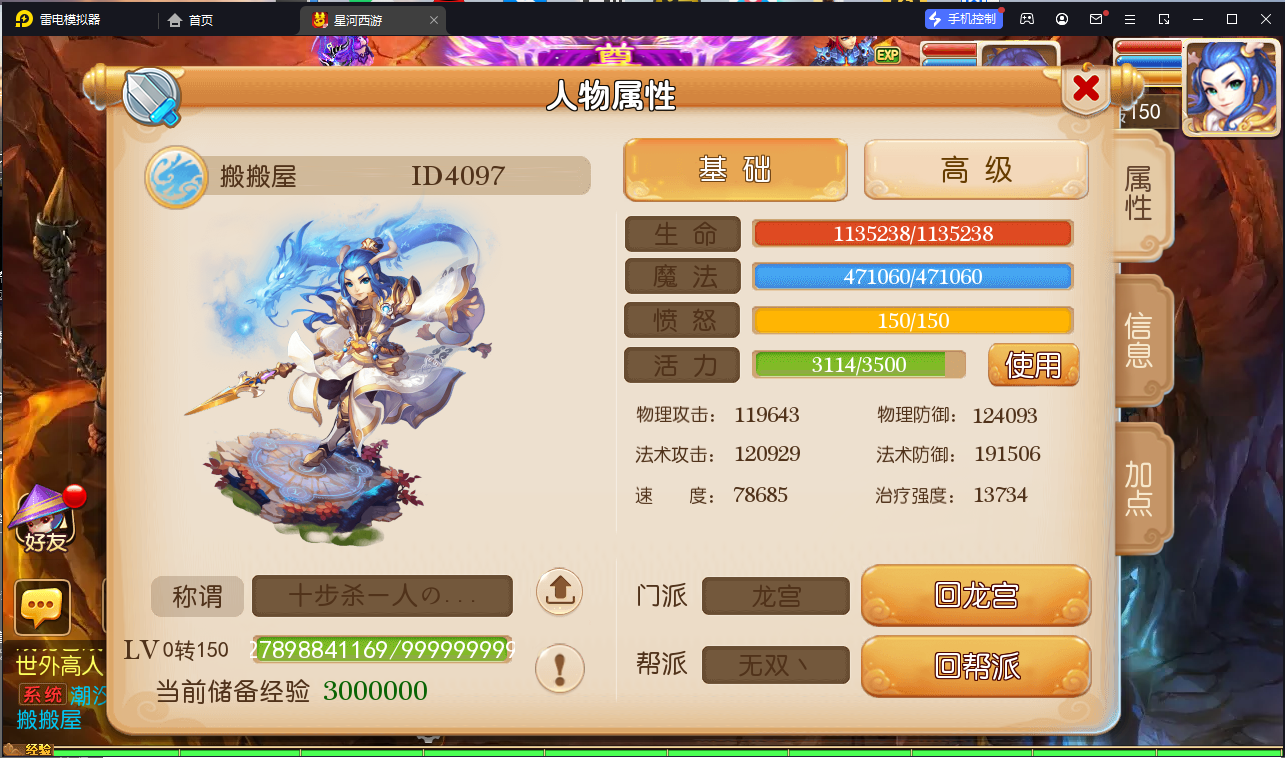Switch to the 首页 emulator tab
Viewport: 1285px width, 758px height.
coord(189,18)
